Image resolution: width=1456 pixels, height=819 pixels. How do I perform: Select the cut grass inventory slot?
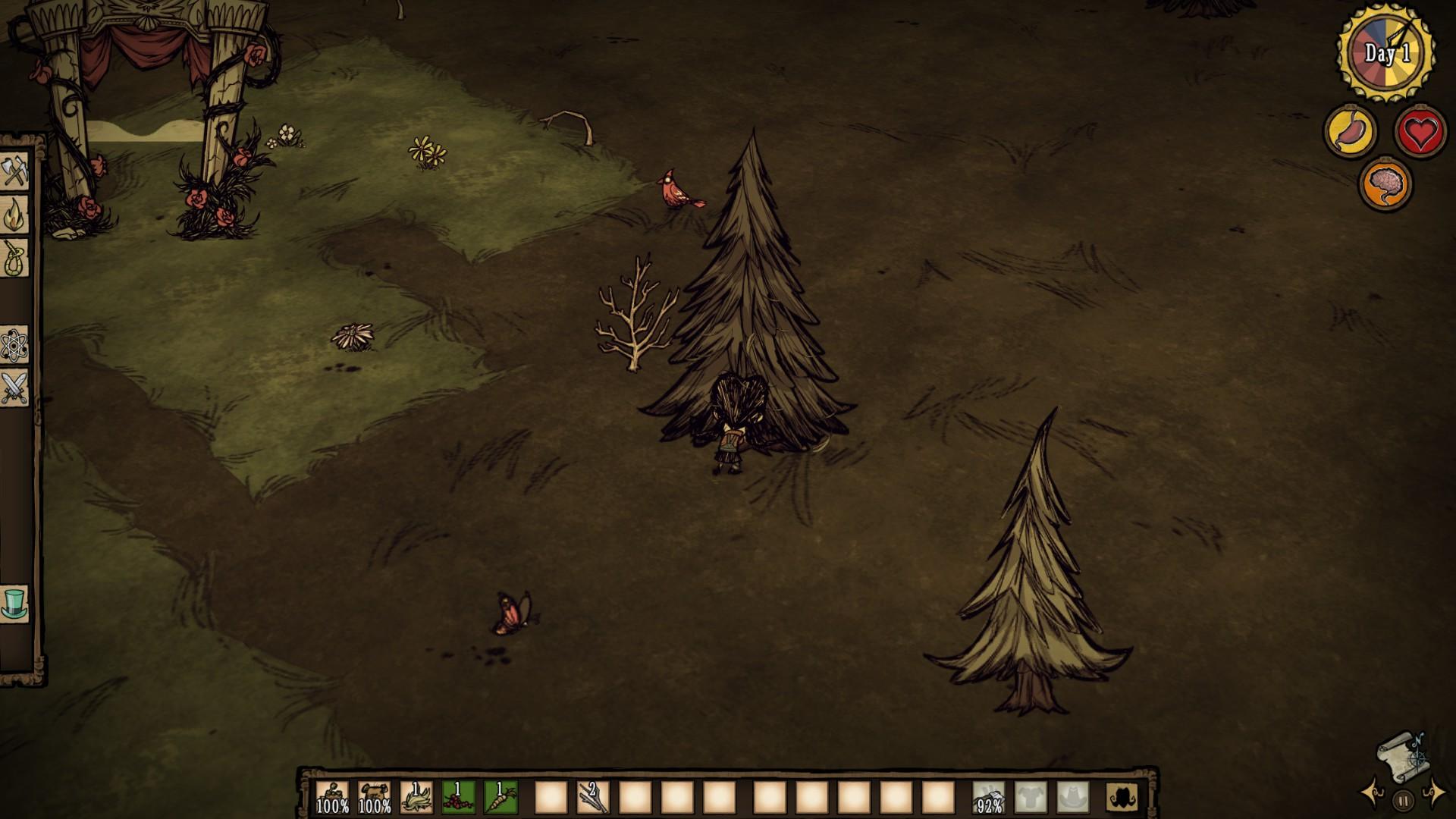[x=416, y=797]
